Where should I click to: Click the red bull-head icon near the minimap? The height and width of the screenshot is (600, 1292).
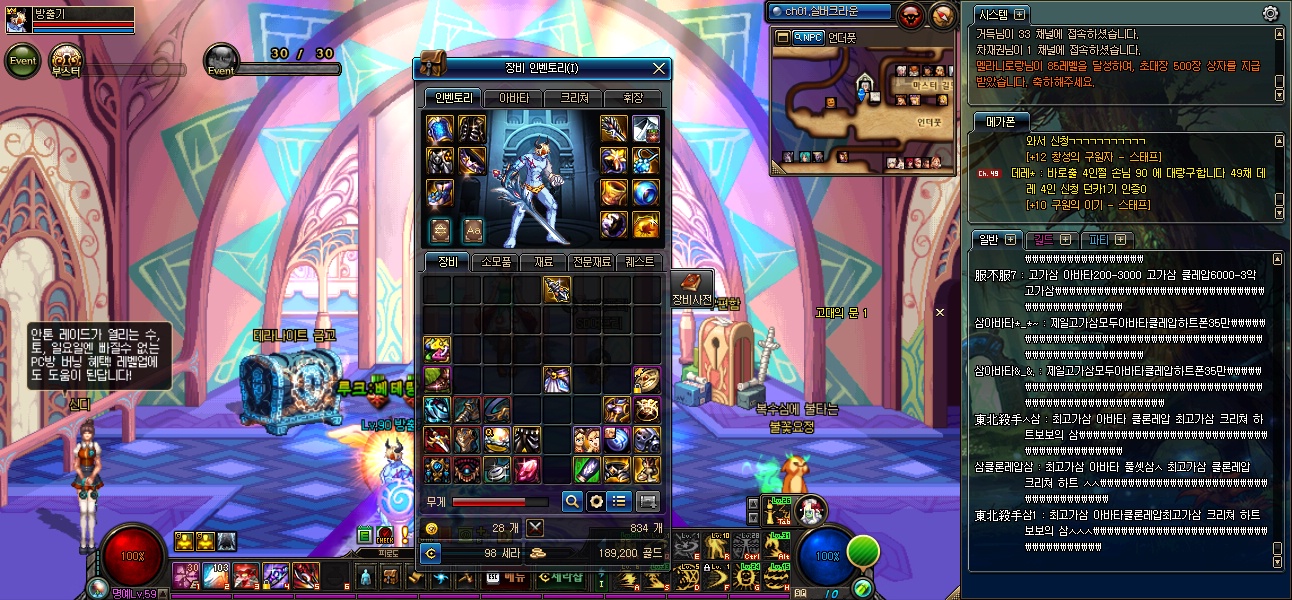coord(911,14)
